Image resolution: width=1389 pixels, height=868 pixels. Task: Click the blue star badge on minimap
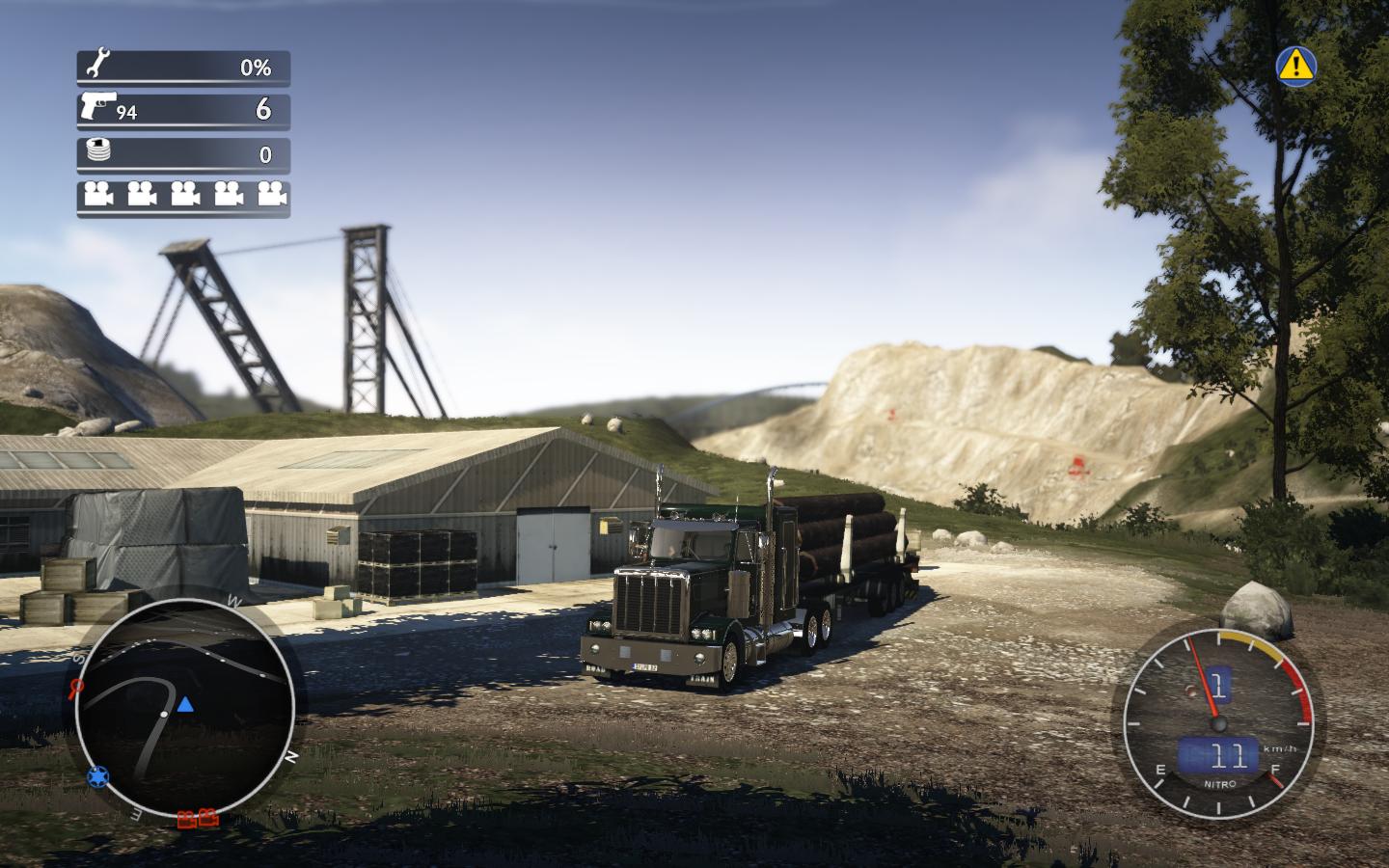[x=96, y=775]
